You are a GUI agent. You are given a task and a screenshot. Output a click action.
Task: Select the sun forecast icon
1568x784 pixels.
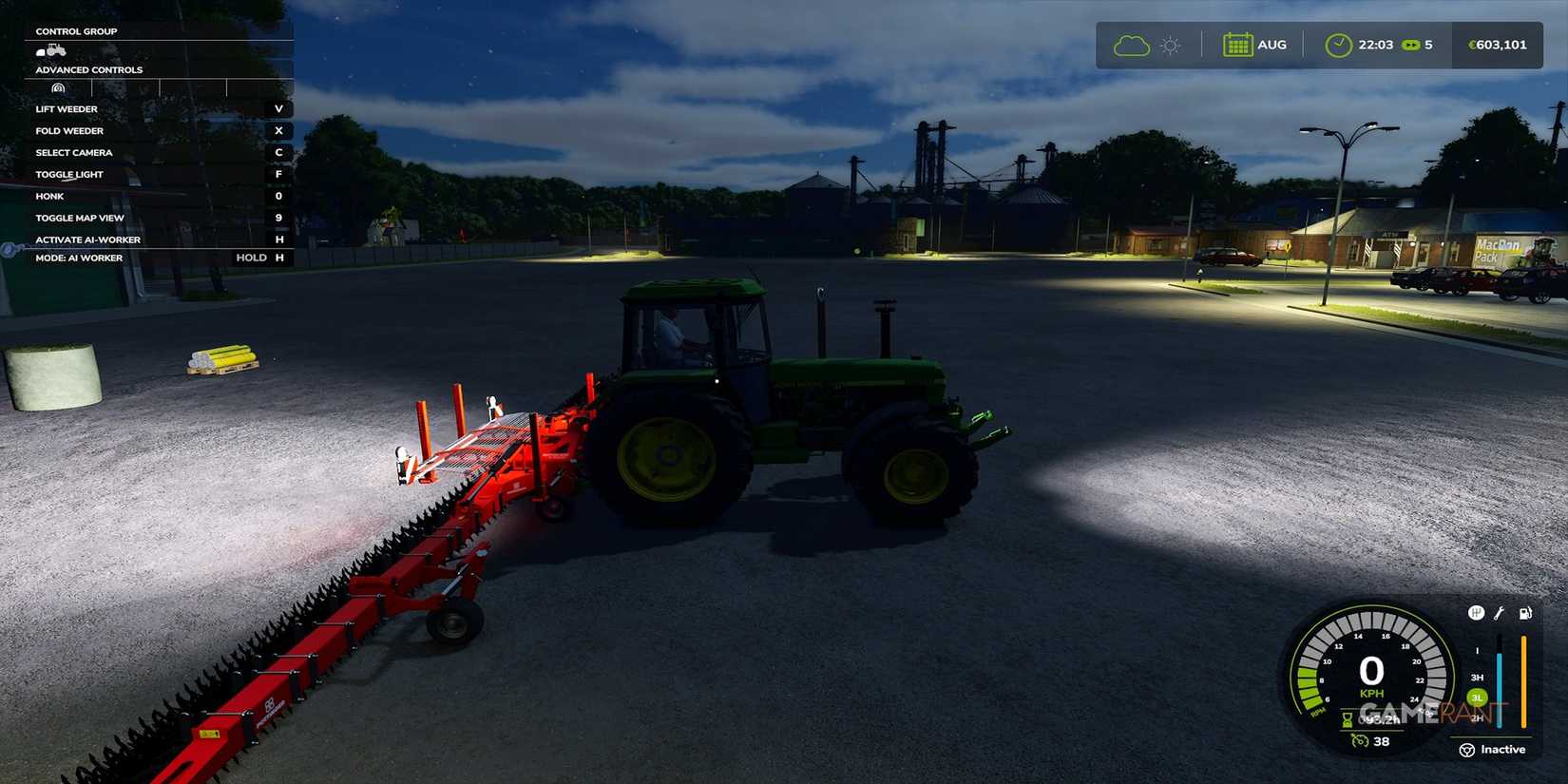(x=1170, y=44)
